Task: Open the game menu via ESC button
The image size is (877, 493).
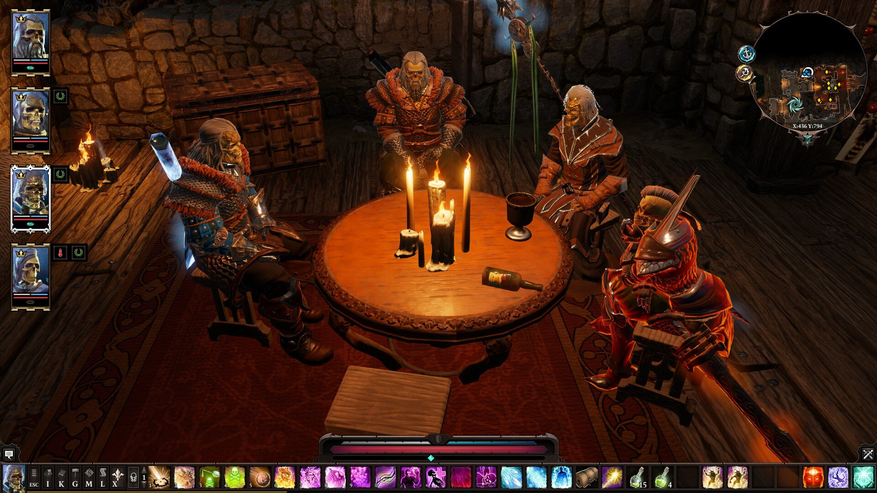Action: (34, 478)
